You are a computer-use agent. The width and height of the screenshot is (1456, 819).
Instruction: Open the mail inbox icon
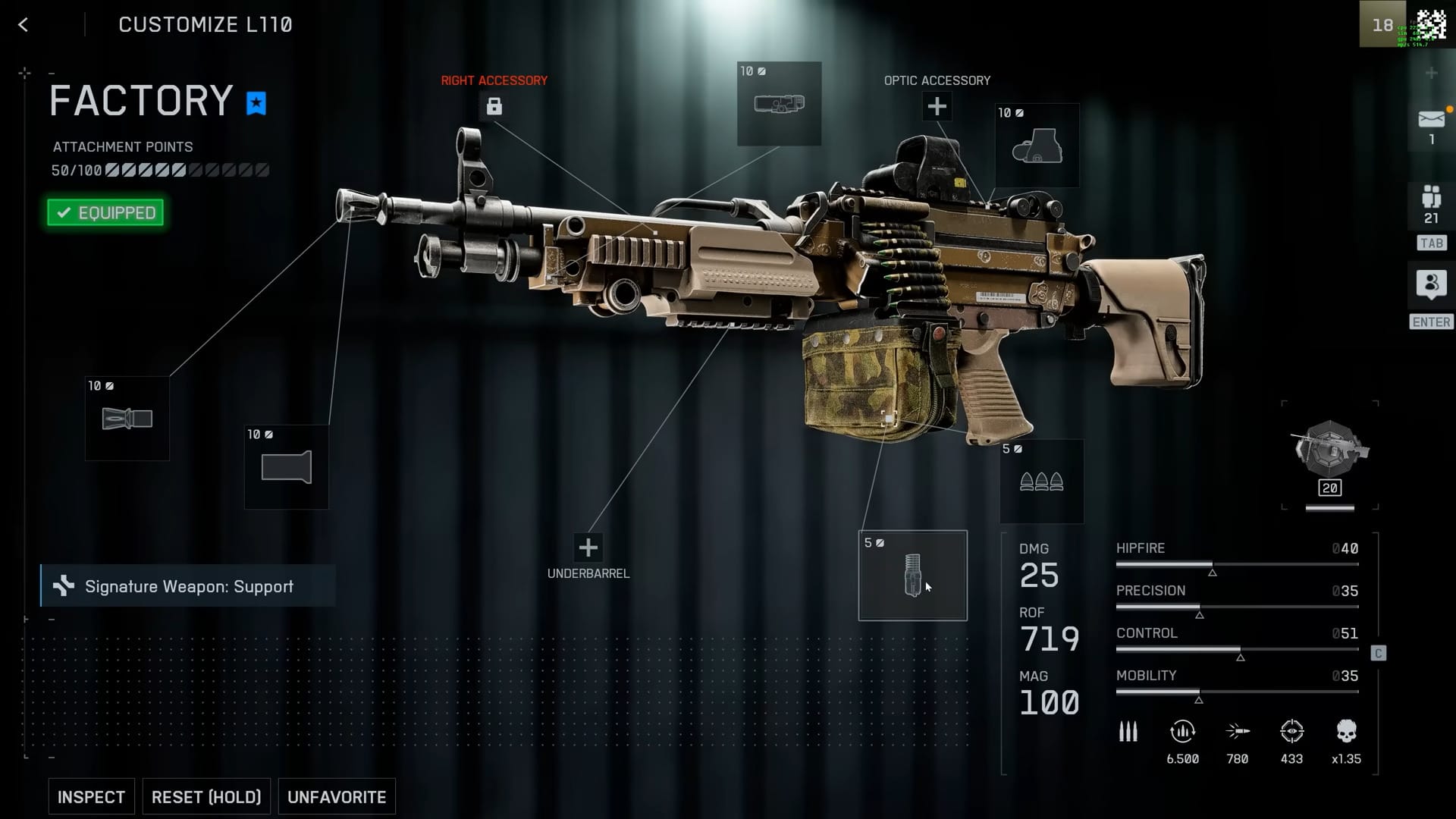click(1431, 120)
